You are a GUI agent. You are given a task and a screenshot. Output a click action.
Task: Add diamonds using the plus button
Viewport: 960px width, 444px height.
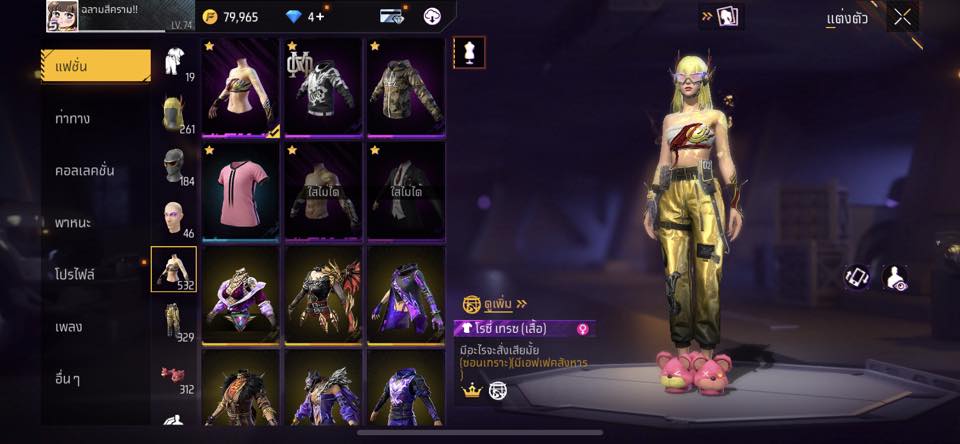coord(319,17)
